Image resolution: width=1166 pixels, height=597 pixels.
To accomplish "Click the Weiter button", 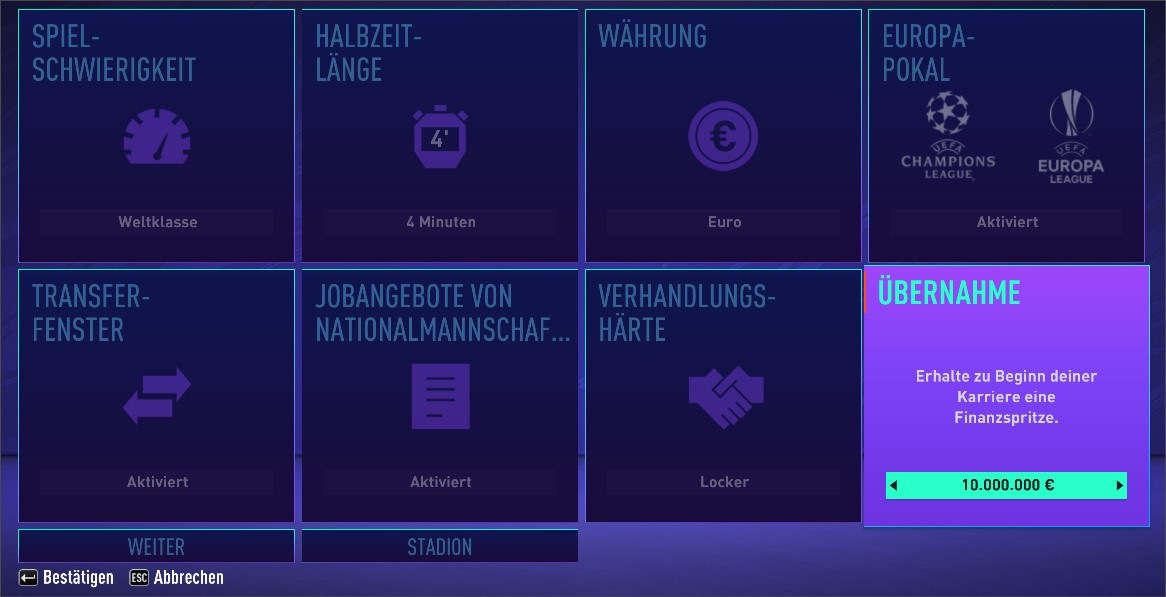I will [x=156, y=546].
